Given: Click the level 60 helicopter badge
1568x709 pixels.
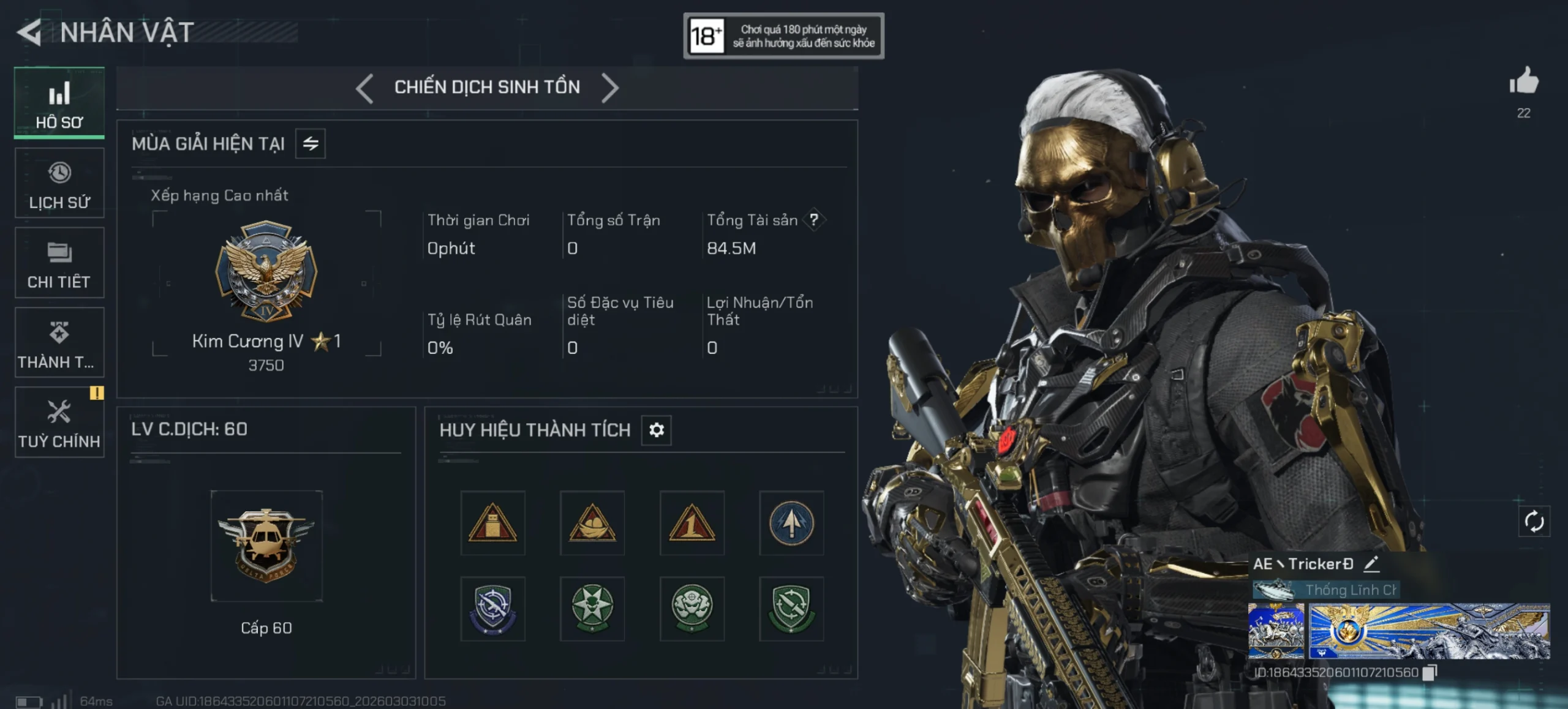Looking at the screenshot, I should click(266, 546).
